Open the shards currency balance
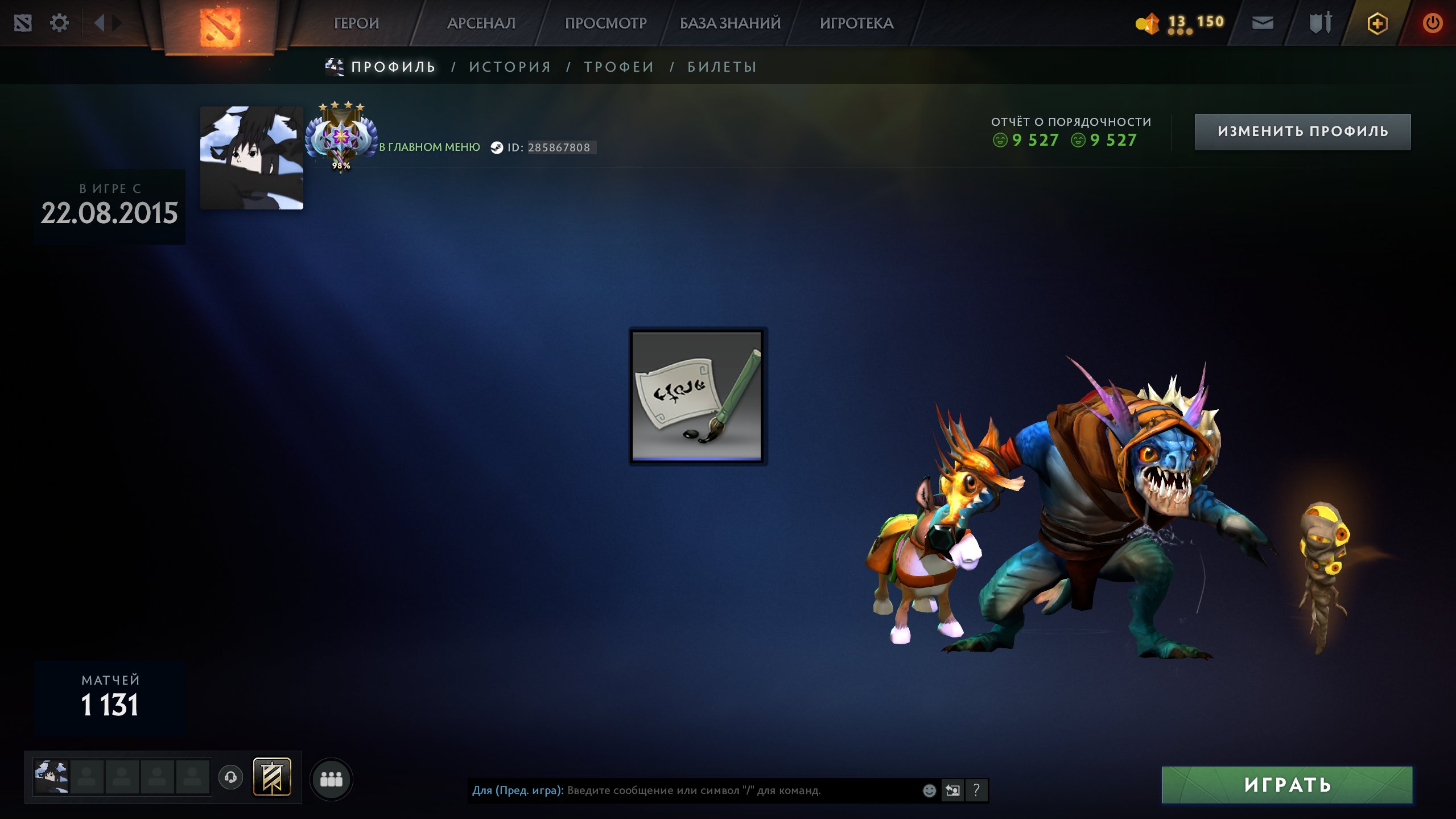The image size is (1456, 819). [x=1179, y=23]
